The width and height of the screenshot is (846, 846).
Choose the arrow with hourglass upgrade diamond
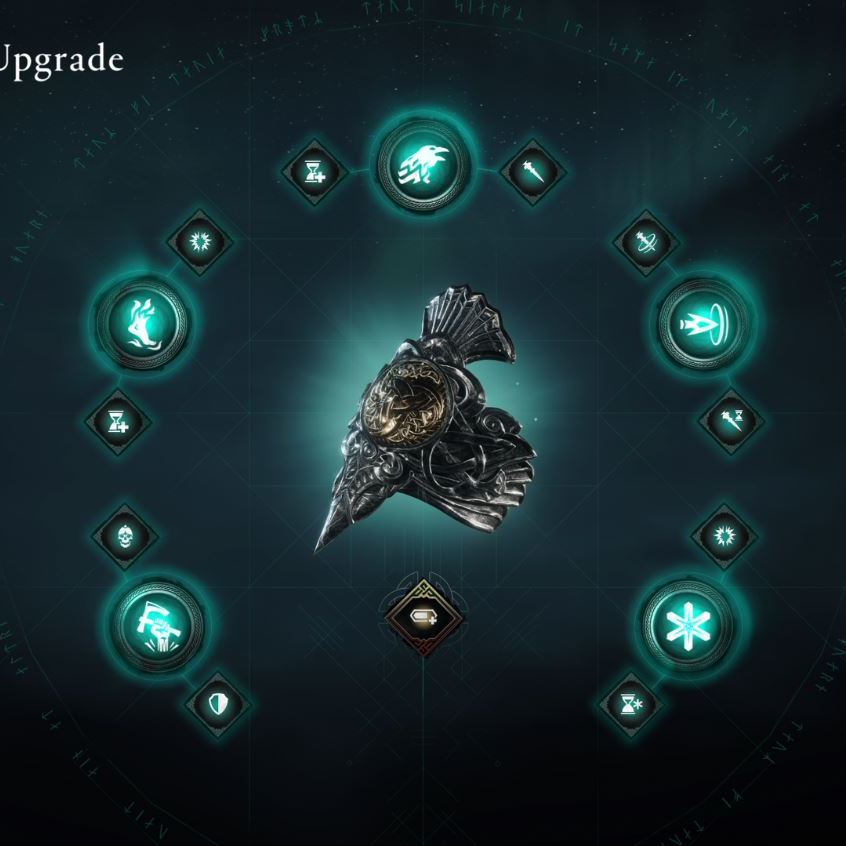pos(730,420)
